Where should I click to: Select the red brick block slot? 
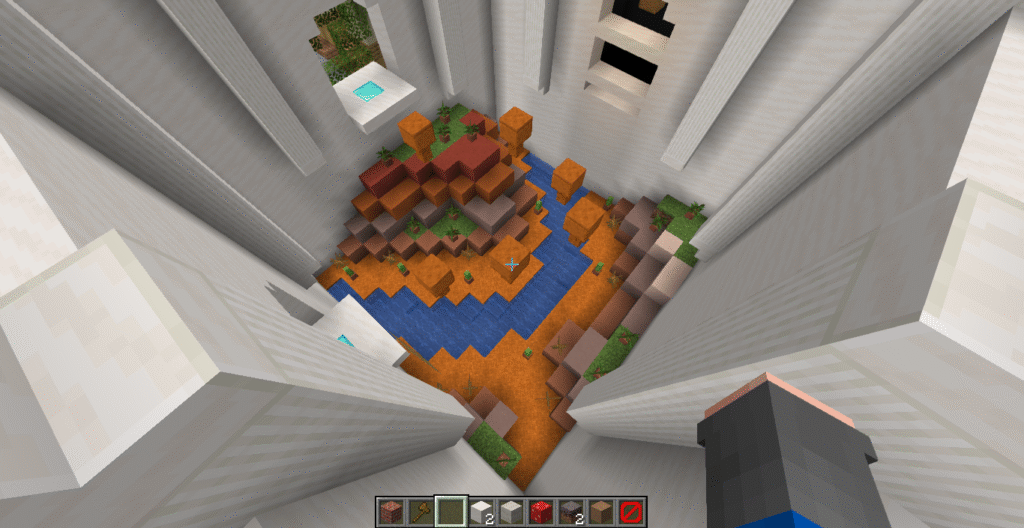click(390, 511)
